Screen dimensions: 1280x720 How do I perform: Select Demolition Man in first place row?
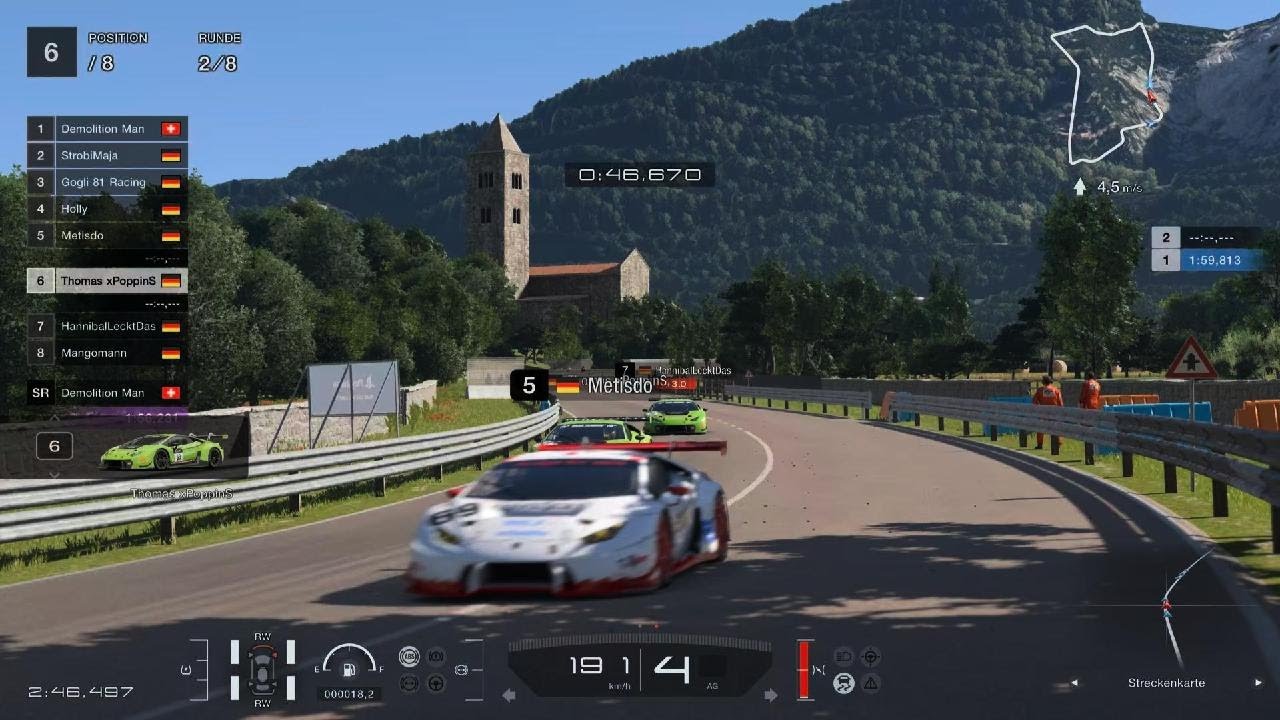click(x=107, y=129)
